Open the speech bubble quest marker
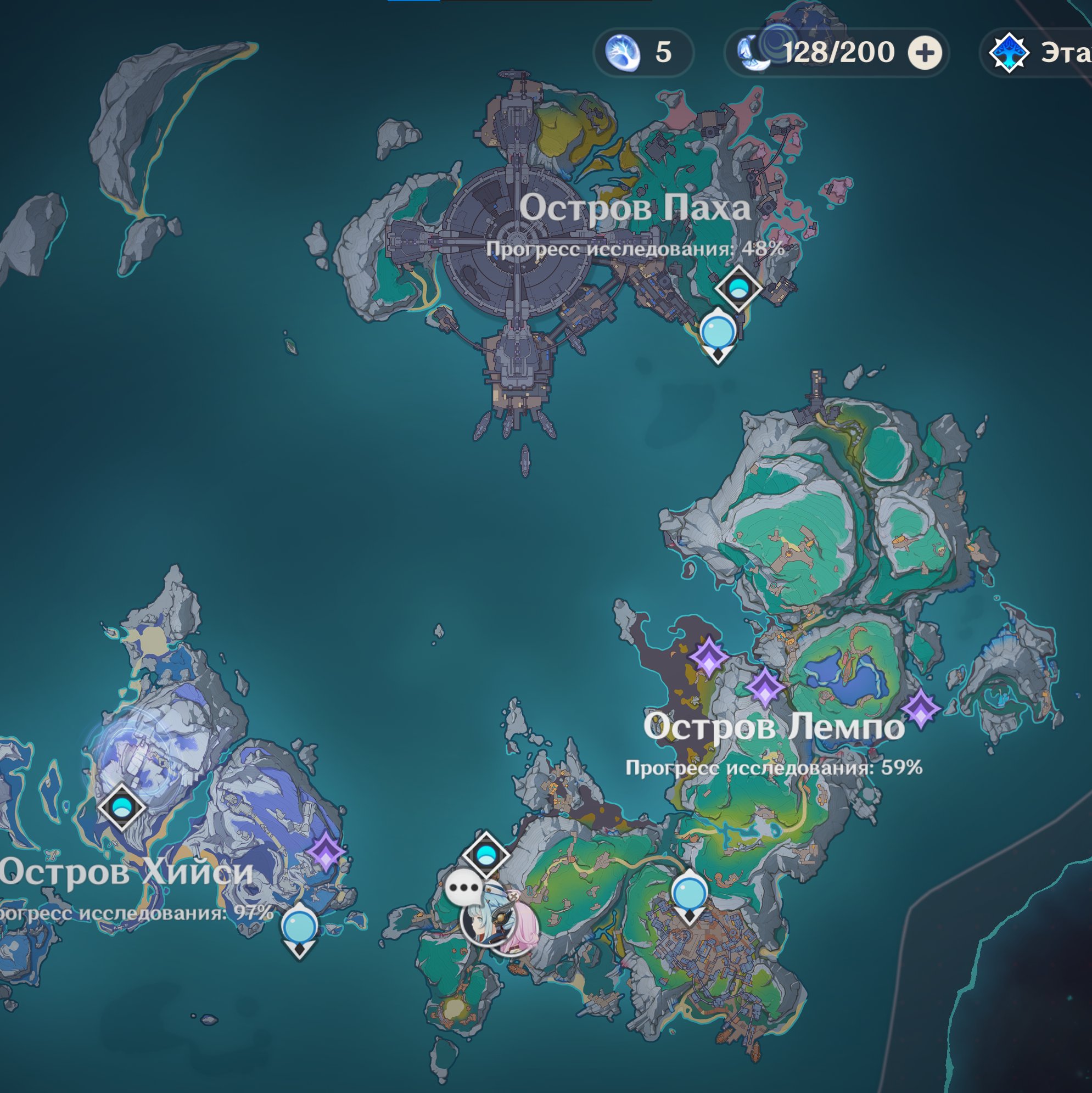This screenshot has height=1093, width=1092. (464, 888)
